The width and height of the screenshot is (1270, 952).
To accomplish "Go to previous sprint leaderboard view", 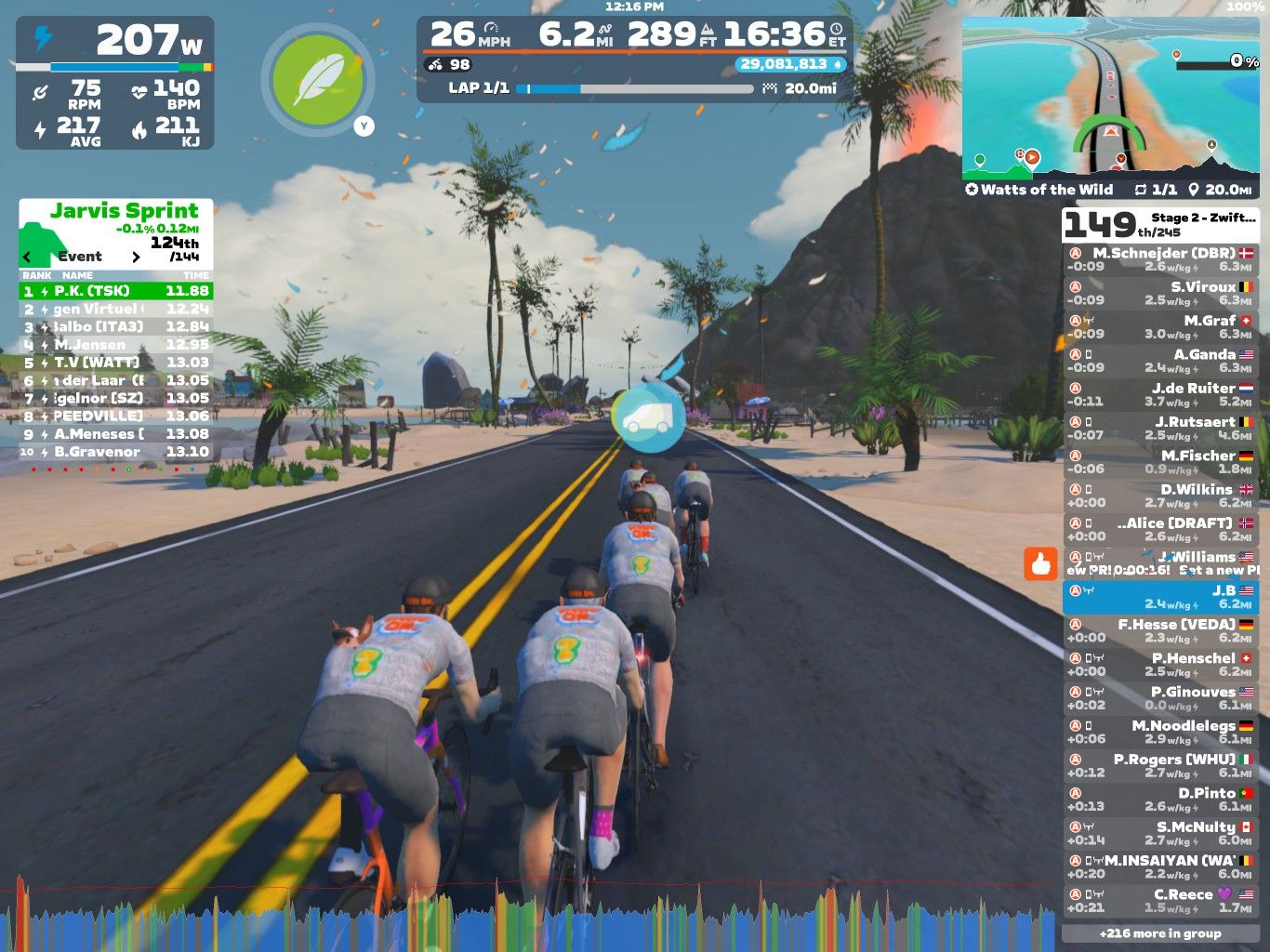I will coord(27,257).
